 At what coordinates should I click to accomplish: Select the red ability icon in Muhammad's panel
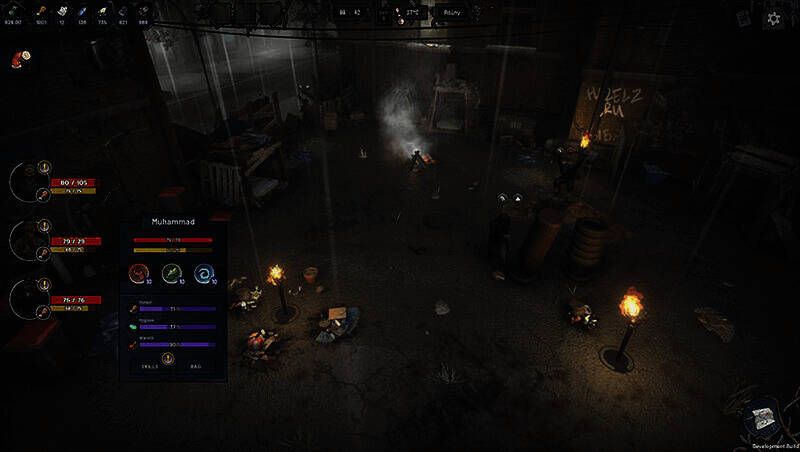[x=141, y=272]
